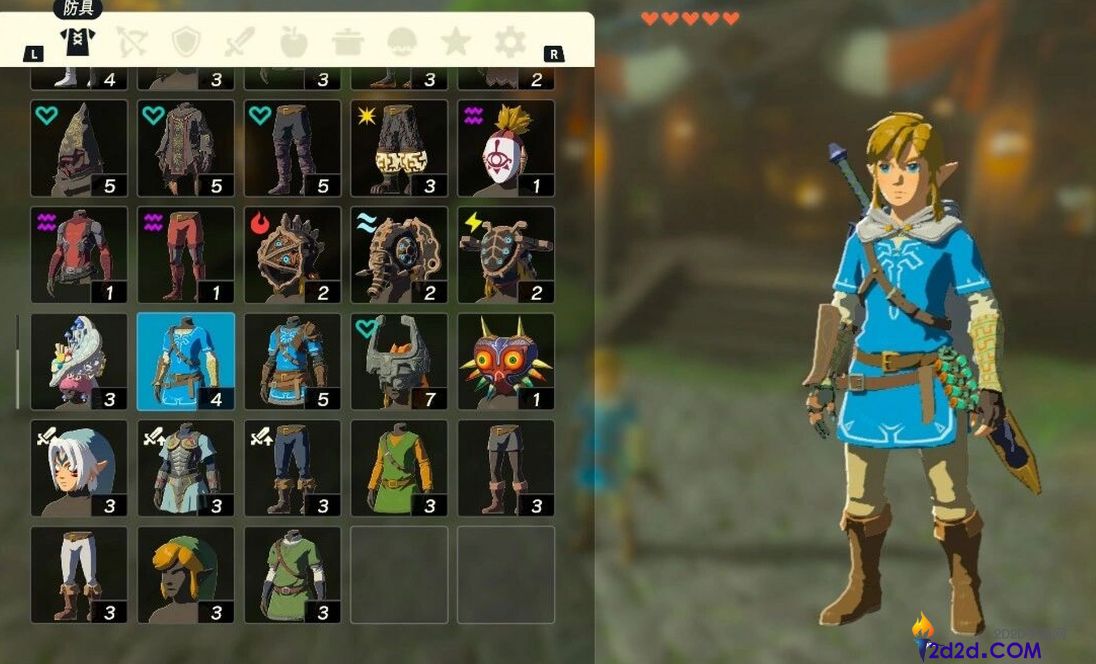
Task: Select the jeweled white headdress with flowers
Action: (79, 361)
